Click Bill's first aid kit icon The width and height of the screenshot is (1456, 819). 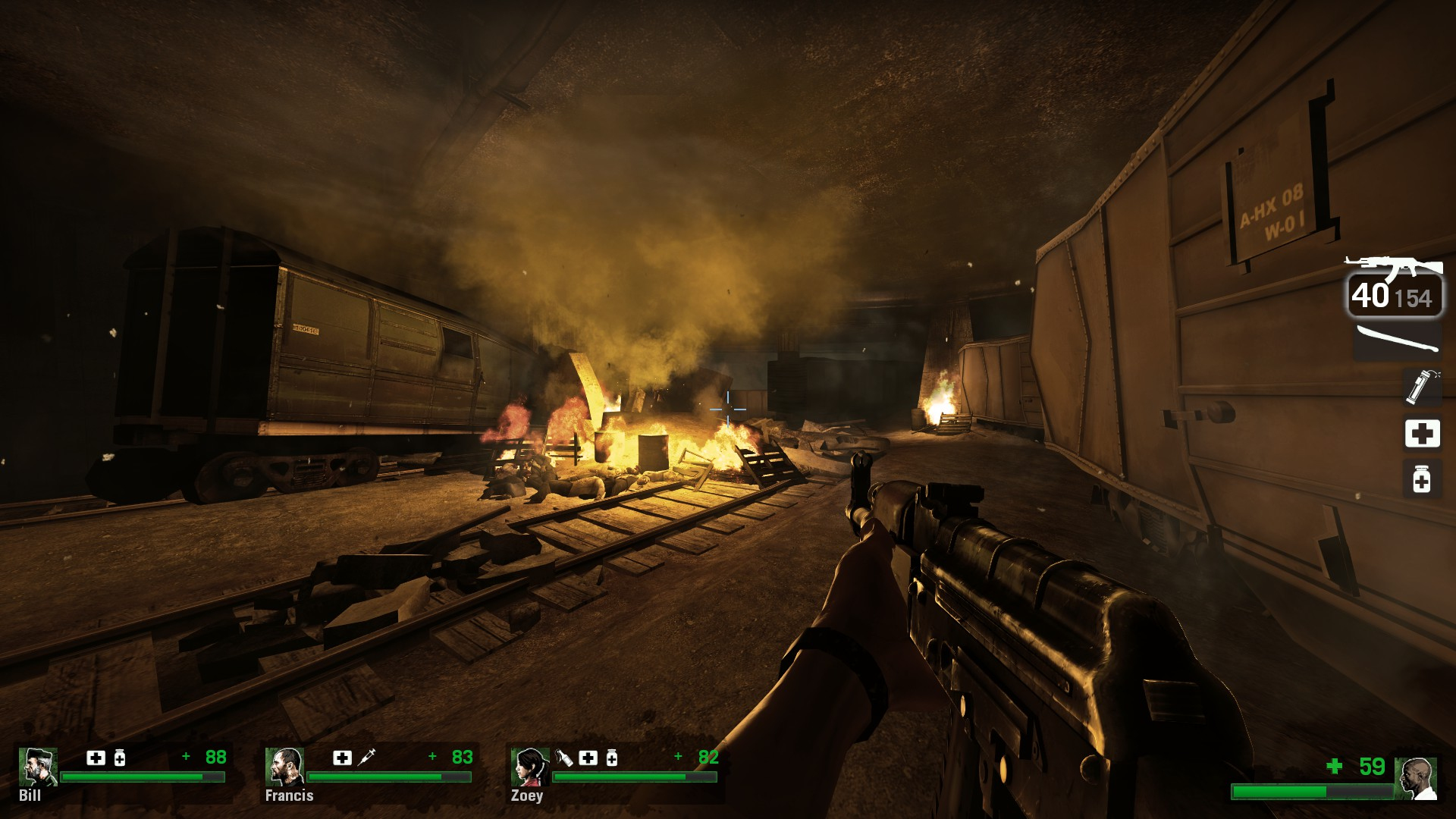pyautogui.click(x=96, y=757)
